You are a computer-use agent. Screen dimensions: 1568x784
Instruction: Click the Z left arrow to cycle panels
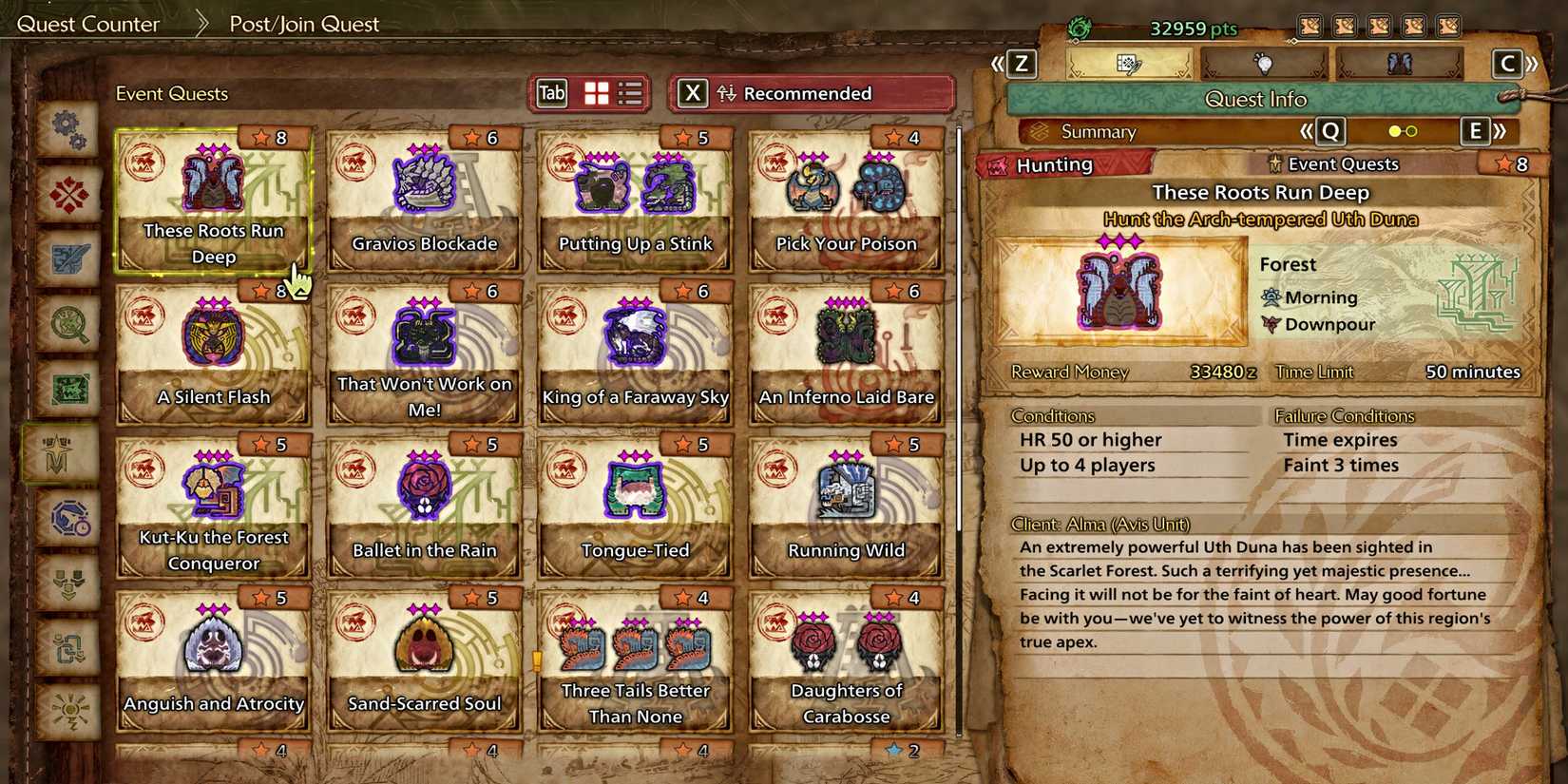tap(1019, 65)
